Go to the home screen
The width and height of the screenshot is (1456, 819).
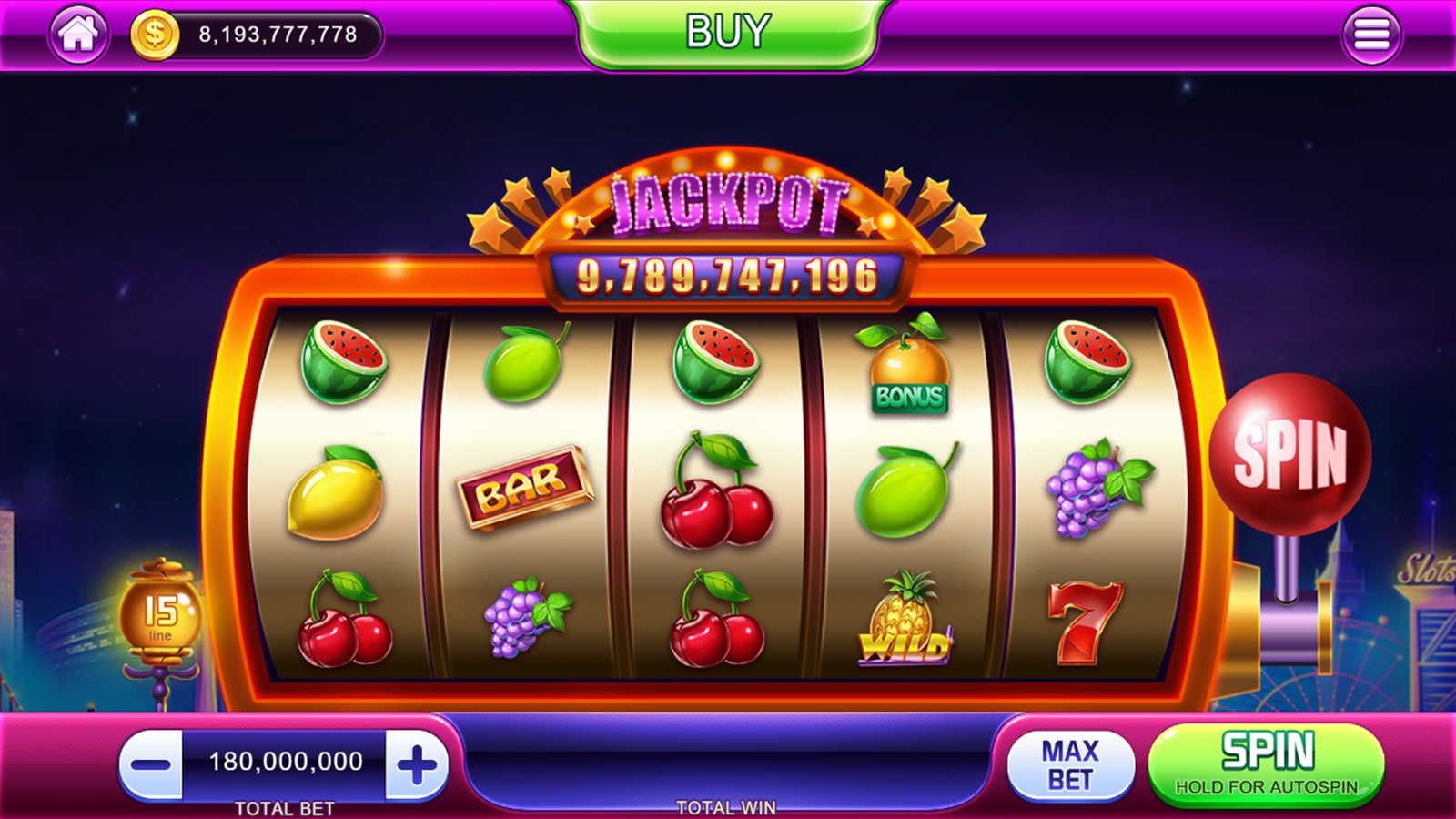(x=78, y=35)
